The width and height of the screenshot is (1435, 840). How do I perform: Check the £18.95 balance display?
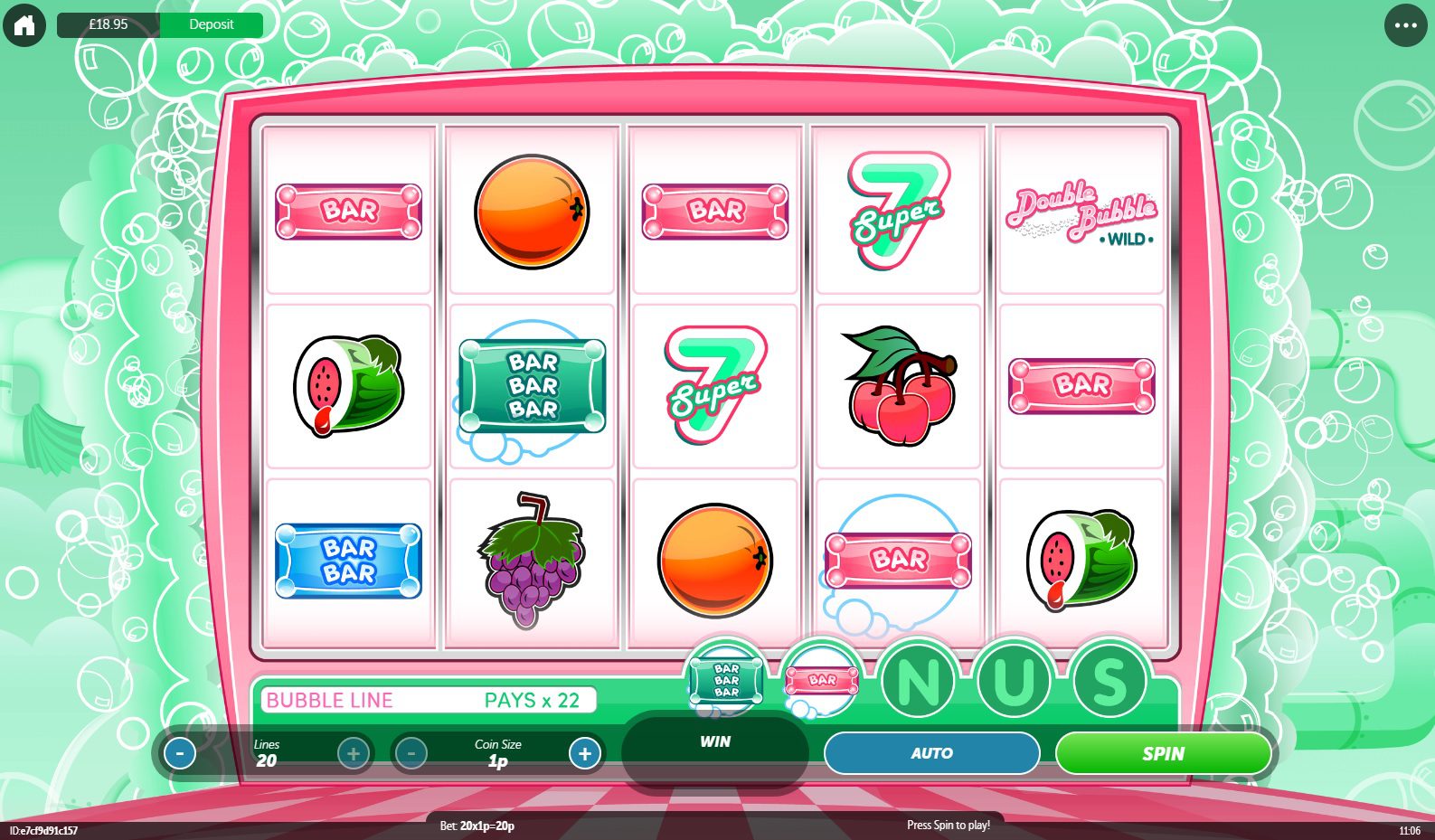tap(107, 24)
